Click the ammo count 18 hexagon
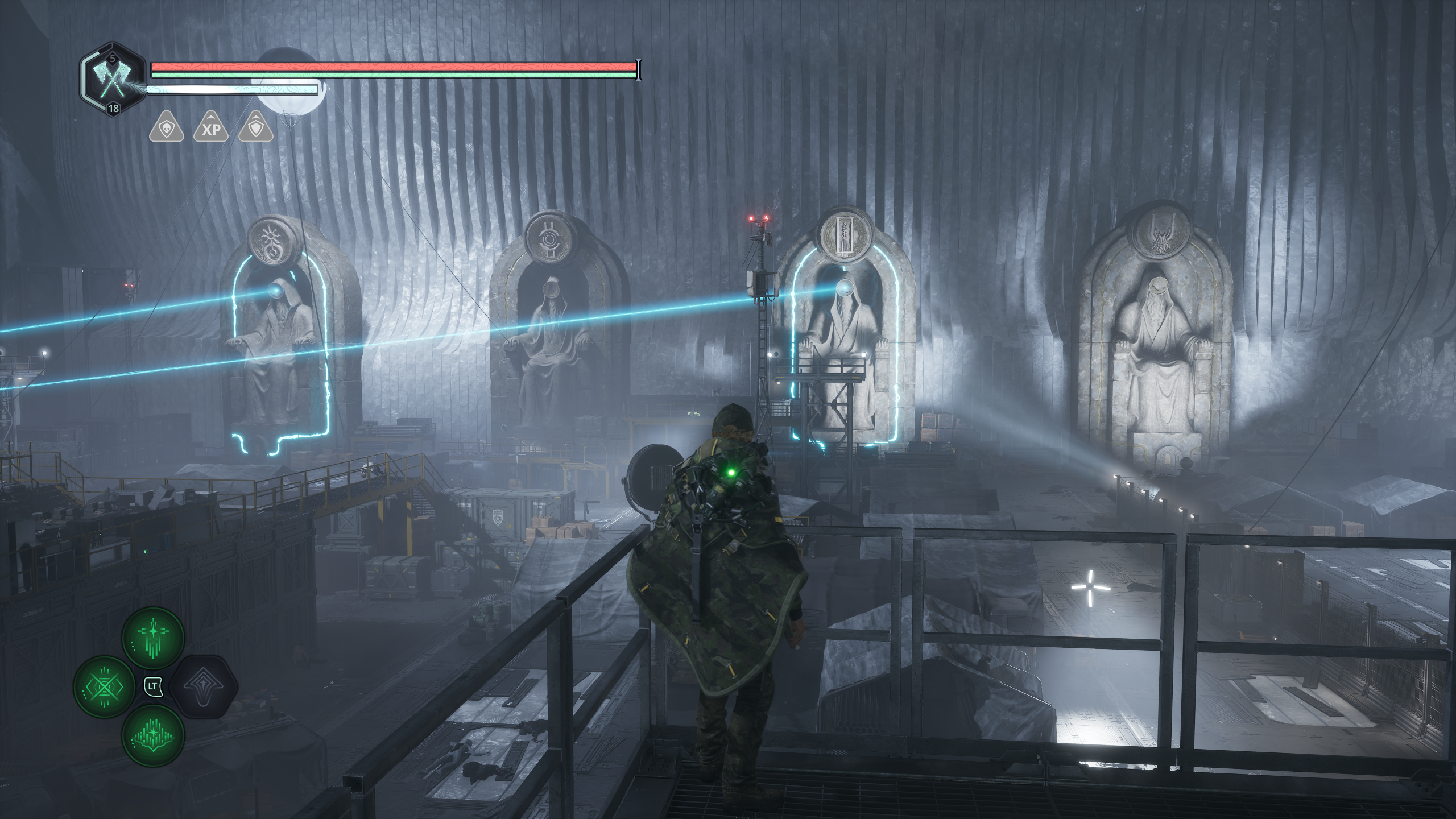1456x819 pixels. point(114,109)
